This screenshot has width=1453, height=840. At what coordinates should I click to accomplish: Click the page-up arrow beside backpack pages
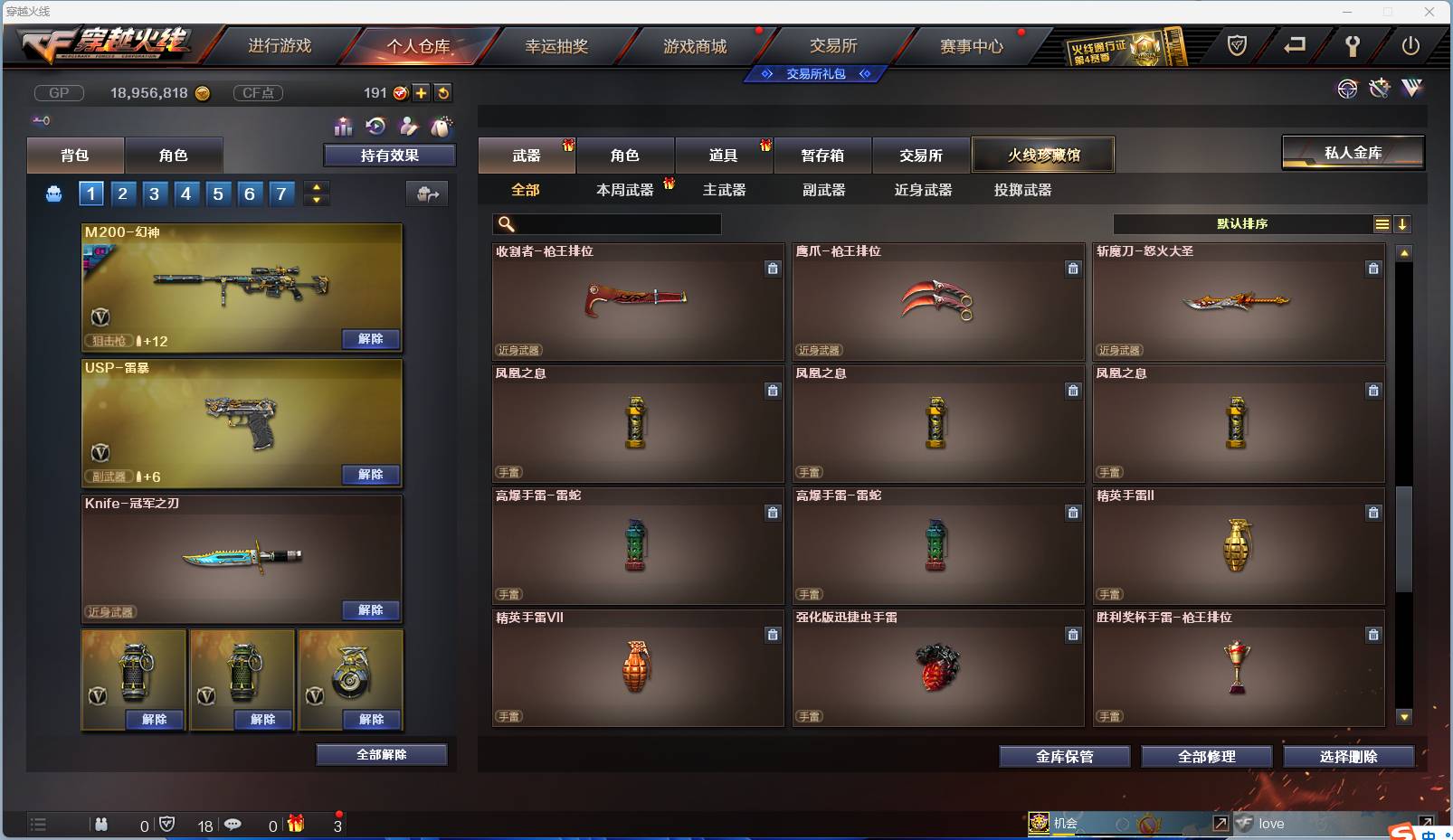(315, 186)
